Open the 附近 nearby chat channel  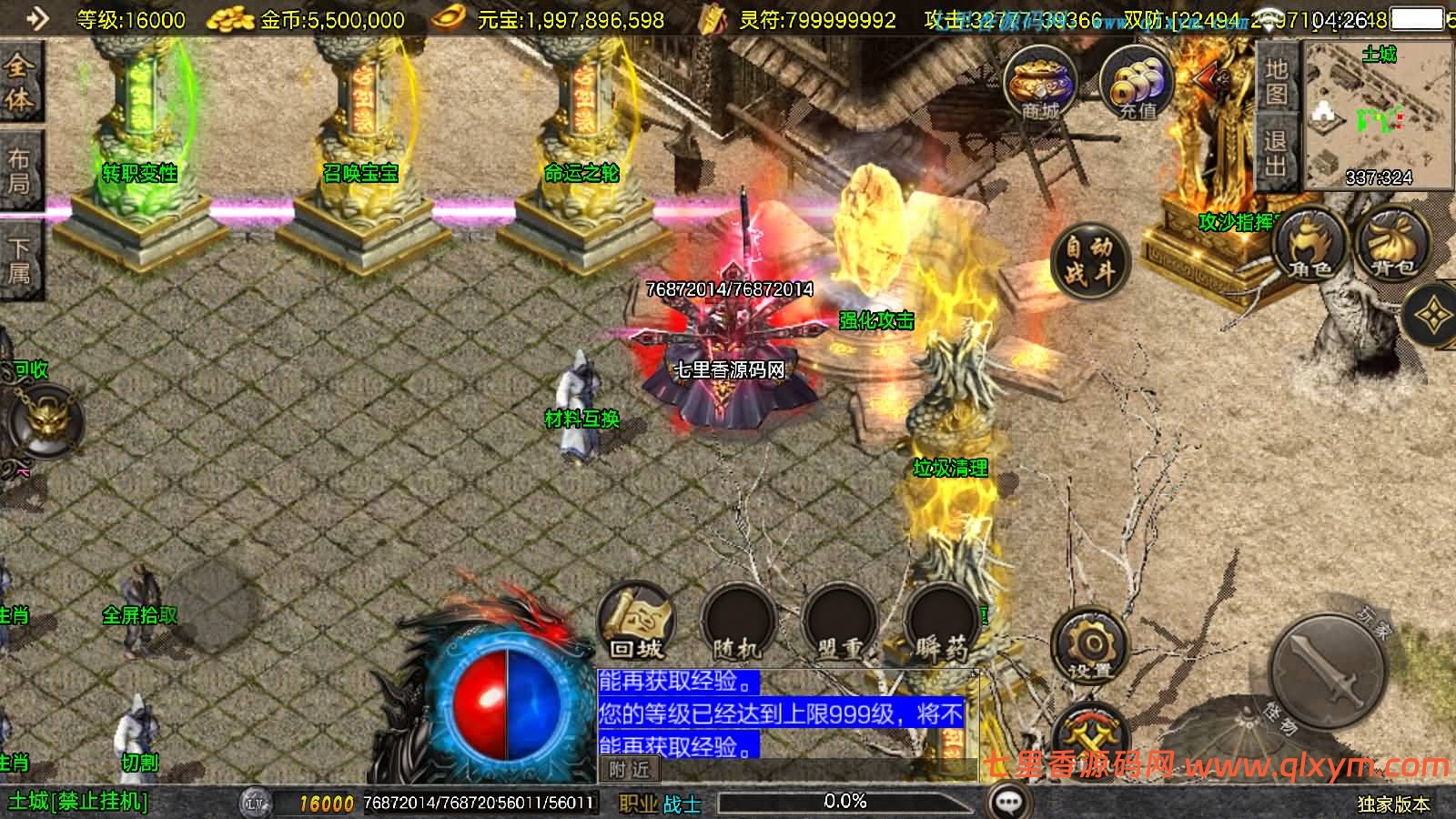tap(630, 770)
